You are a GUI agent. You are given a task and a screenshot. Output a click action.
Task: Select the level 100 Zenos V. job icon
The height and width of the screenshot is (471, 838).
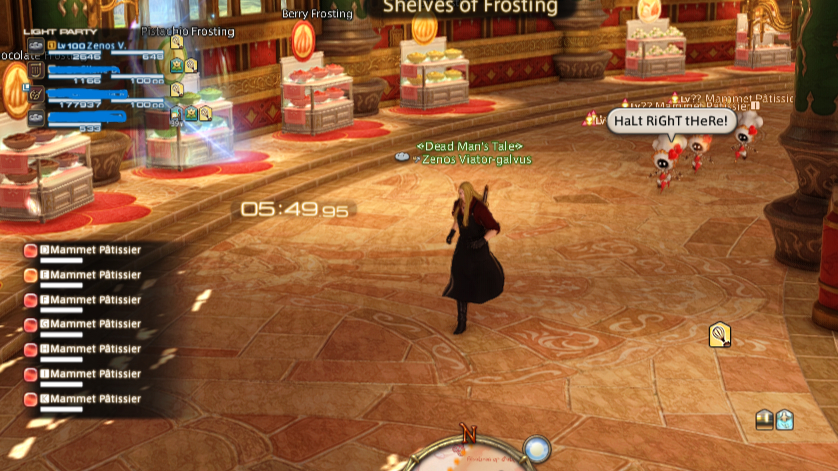tap(36, 46)
